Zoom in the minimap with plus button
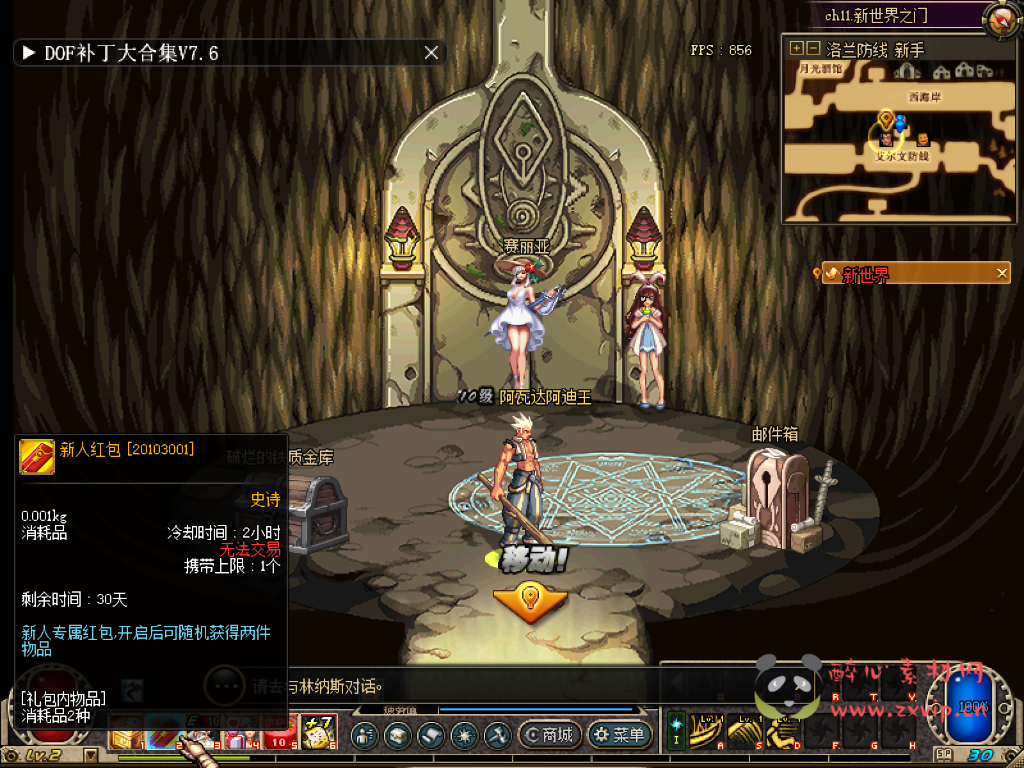Screen dimensions: 1024x768 coord(796,48)
